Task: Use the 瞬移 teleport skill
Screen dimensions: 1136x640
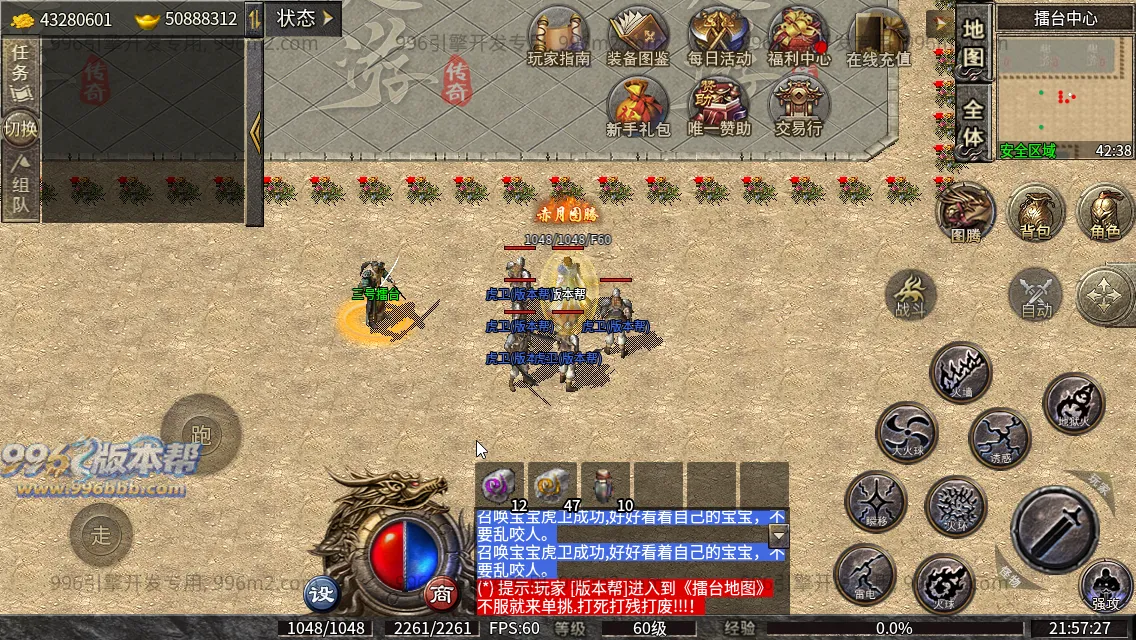Action: 876,501
